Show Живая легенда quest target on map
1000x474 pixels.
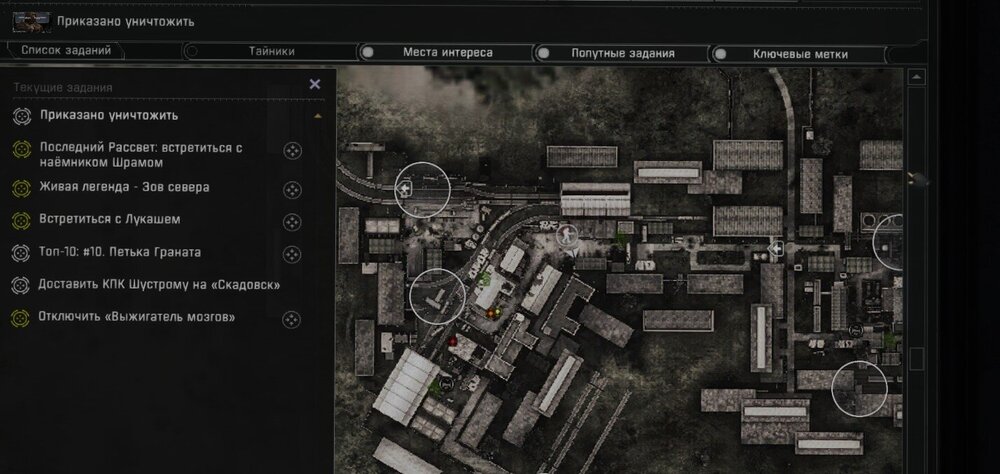tap(292, 188)
